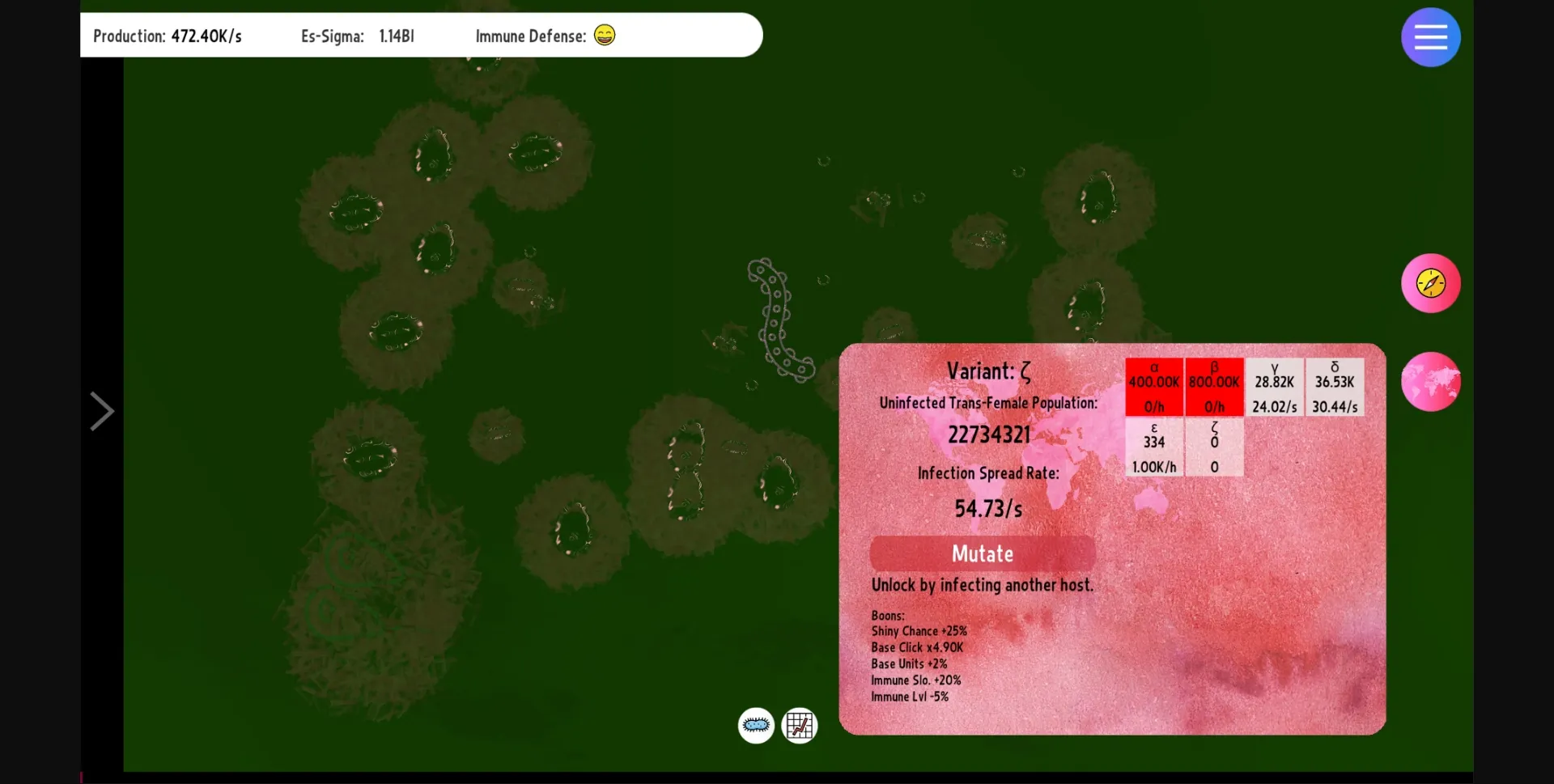Screen dimensions: 1554x784
Task: Switch to the zeta variant tab
Action: (1214, 447)
